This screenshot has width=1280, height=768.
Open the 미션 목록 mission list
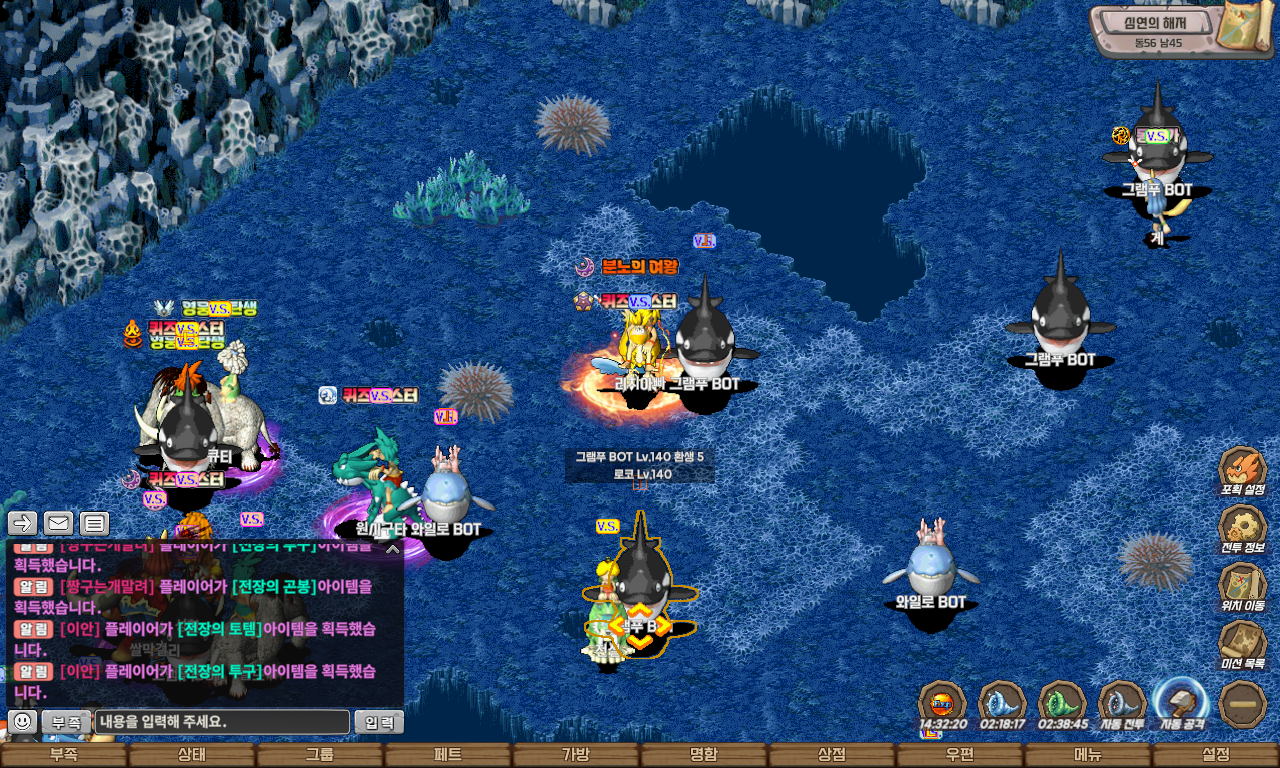tap(1243, 646)
